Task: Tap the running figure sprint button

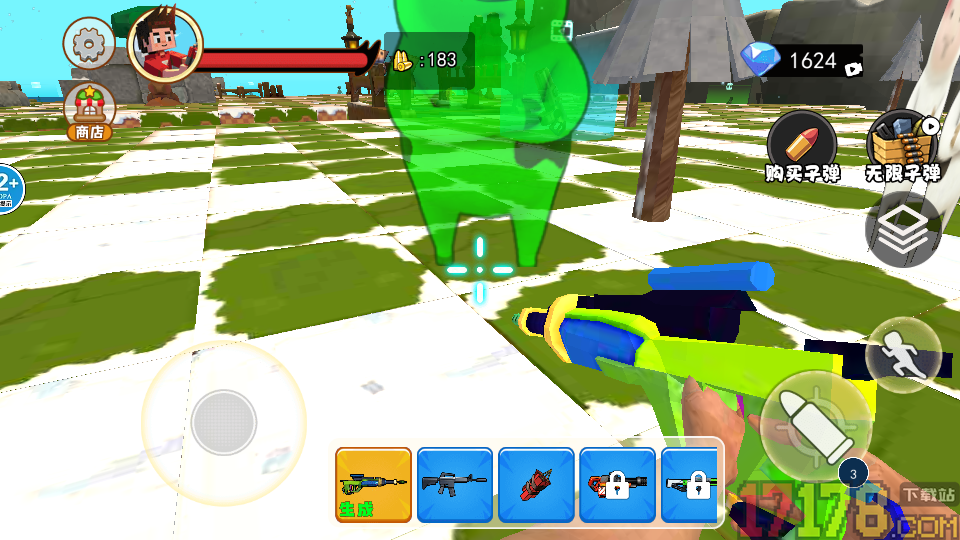Action: tap(902, 355)
